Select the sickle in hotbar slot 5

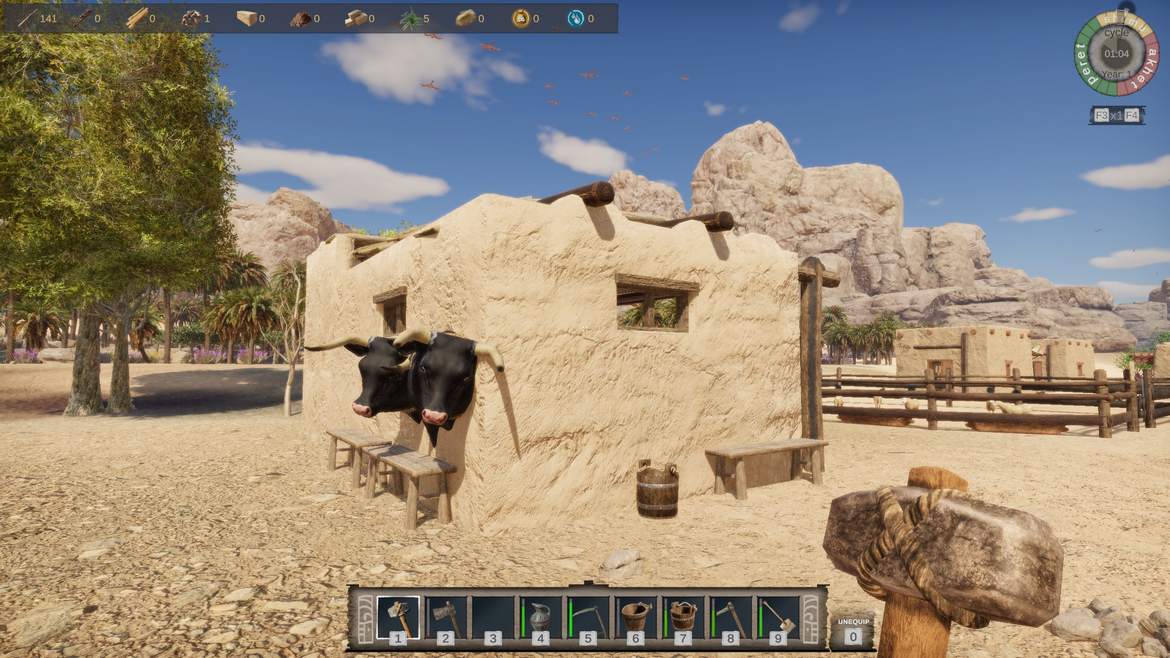(587, 617)
